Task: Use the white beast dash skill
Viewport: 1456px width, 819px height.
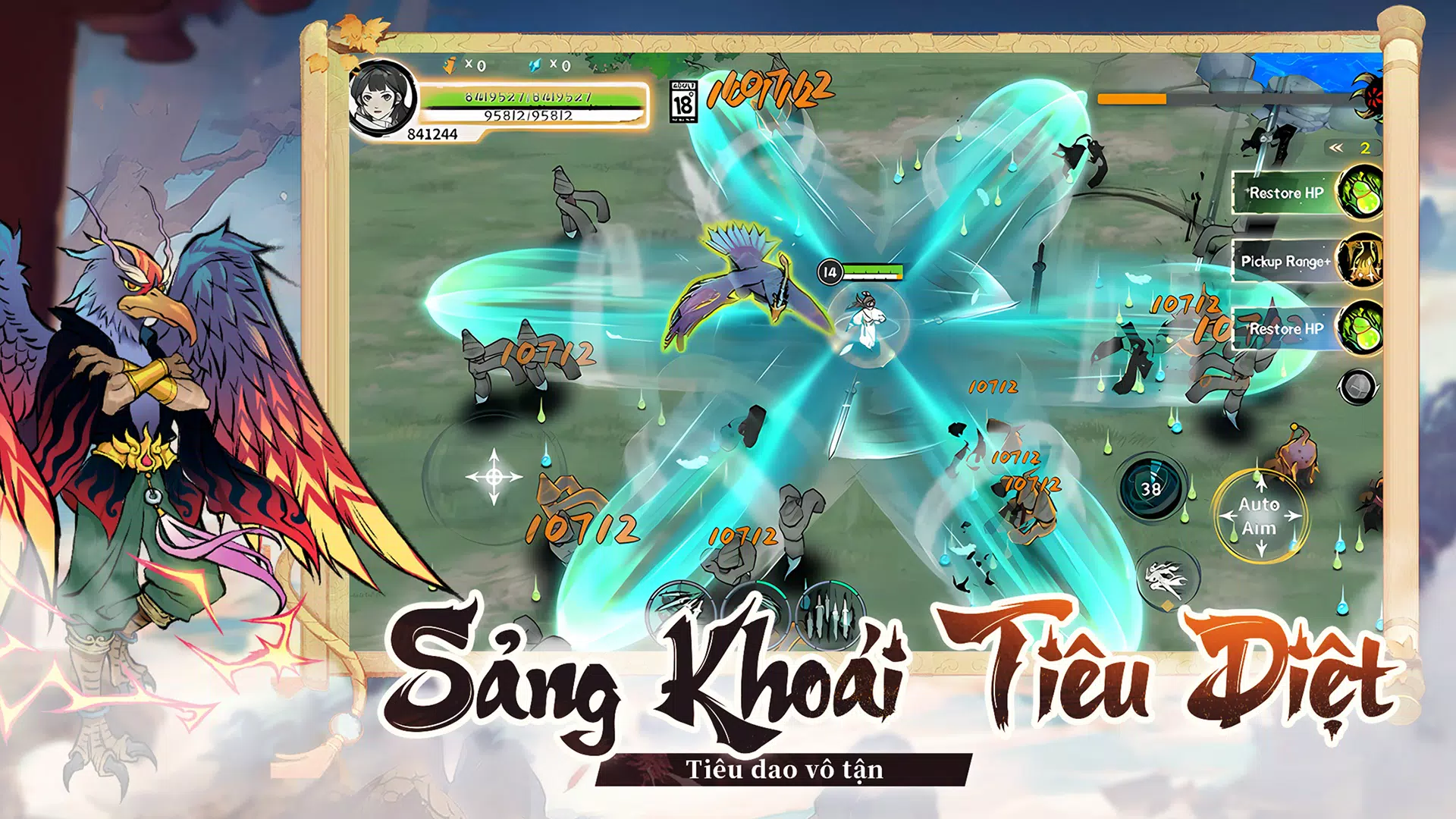Action: coord(1167,579)
